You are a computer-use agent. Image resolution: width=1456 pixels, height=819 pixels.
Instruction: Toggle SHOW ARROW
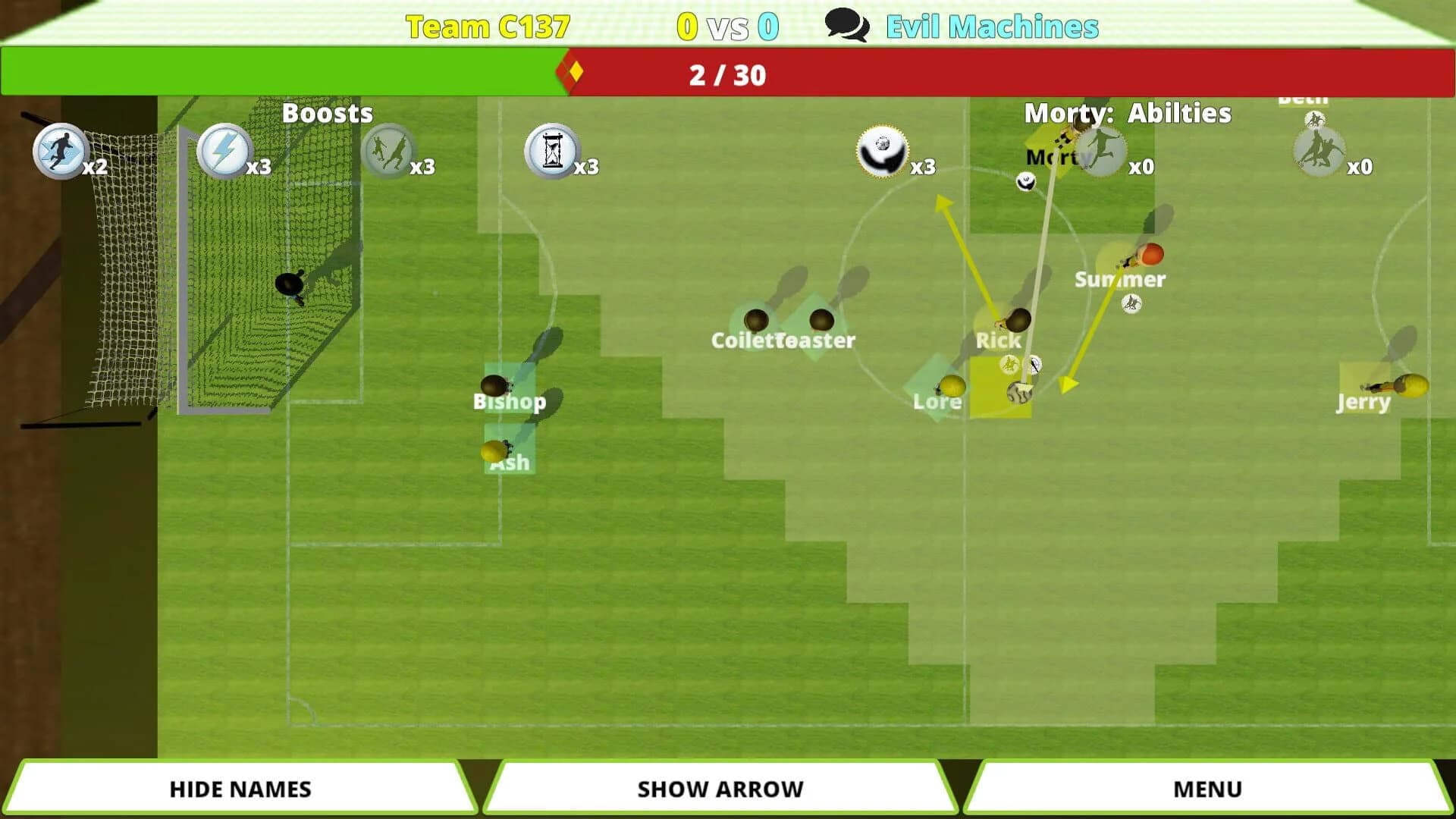(x=720, y=788)
